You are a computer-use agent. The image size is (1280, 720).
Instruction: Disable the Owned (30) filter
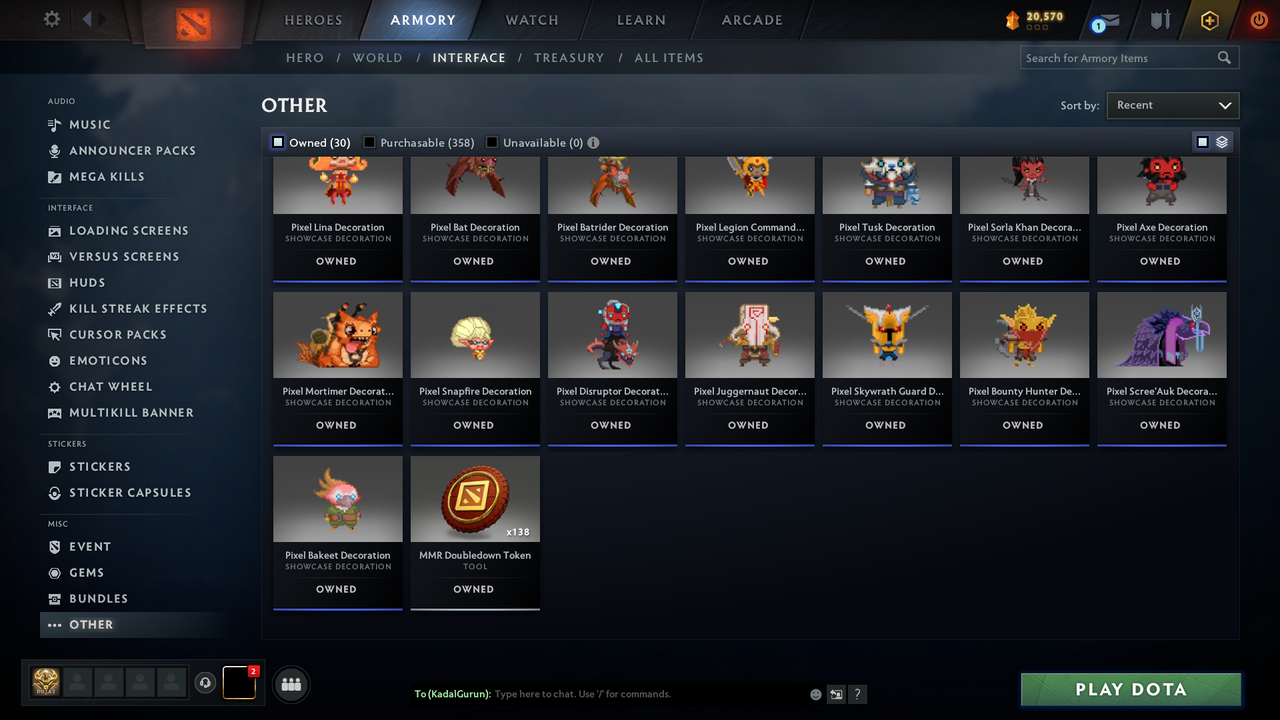click(x=277, y=142)
